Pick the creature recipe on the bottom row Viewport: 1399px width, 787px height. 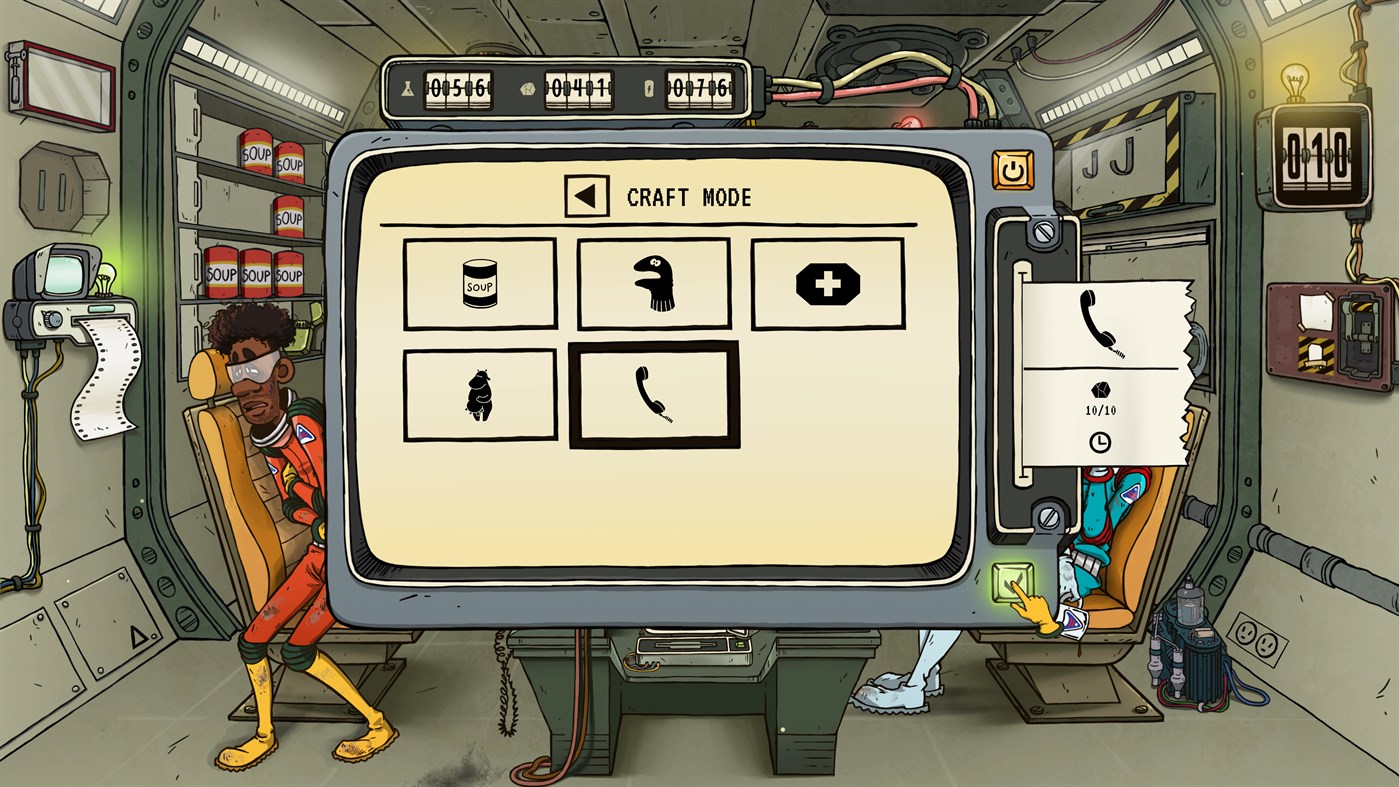(480, 394)
